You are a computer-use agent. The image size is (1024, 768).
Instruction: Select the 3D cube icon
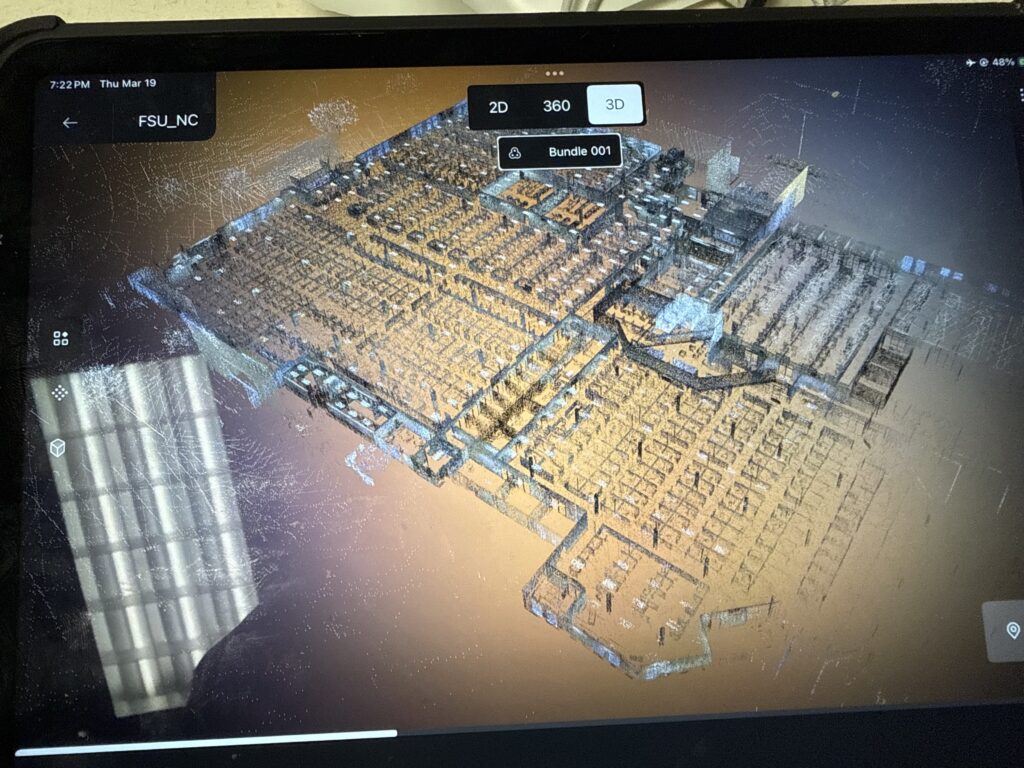[x=58, y=448]
